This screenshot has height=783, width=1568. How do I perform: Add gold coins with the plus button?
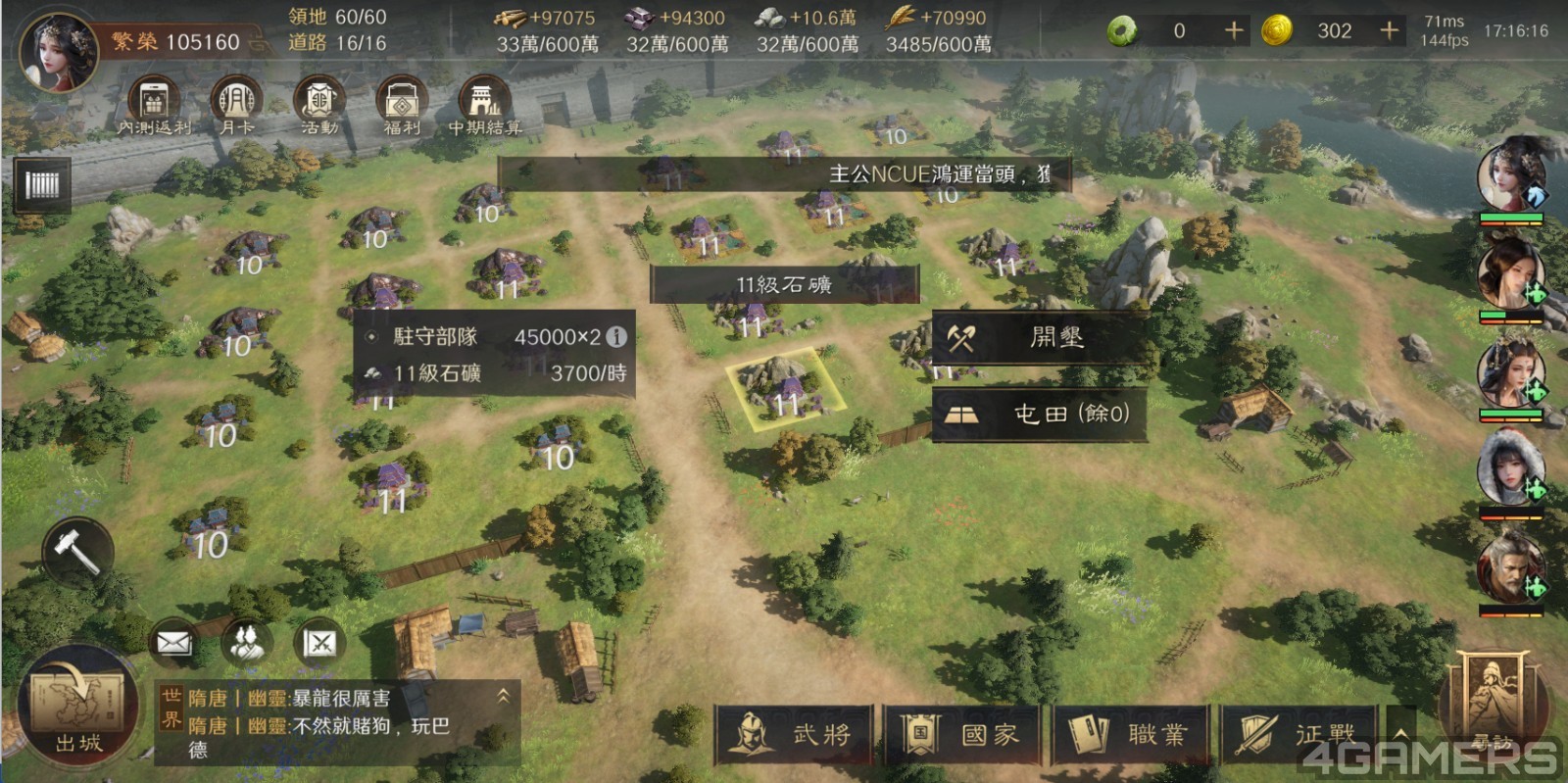1389,31
